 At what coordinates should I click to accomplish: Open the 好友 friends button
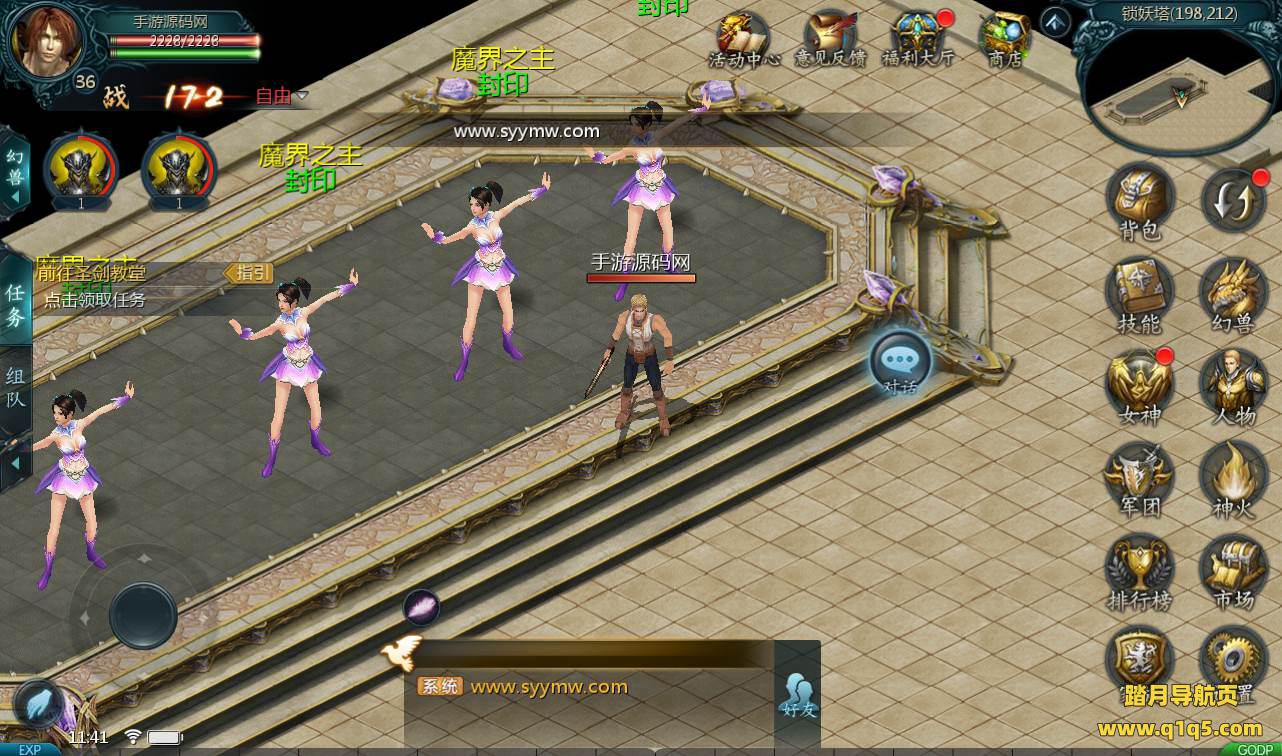(798, 694)
